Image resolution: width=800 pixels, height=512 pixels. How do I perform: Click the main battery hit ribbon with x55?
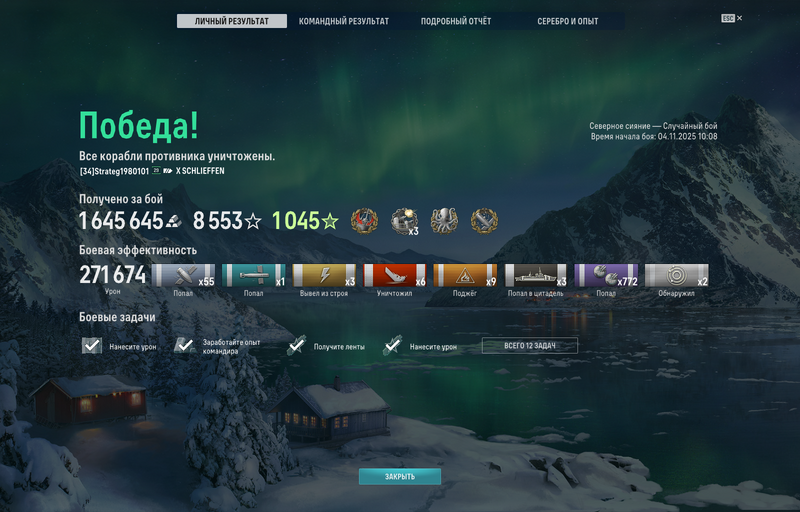point(183,276)
